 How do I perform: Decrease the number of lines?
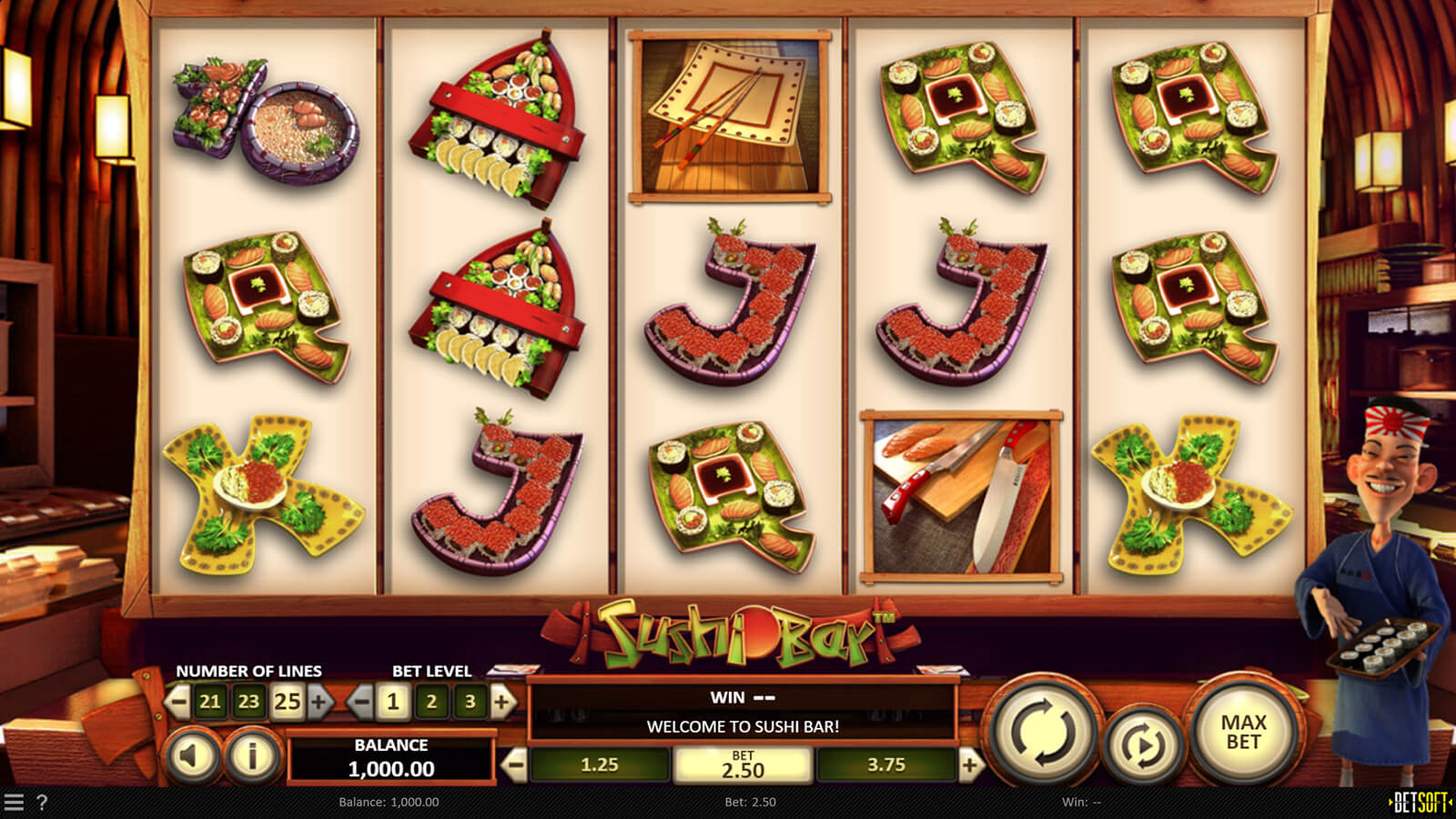click(x=178, y=702)
